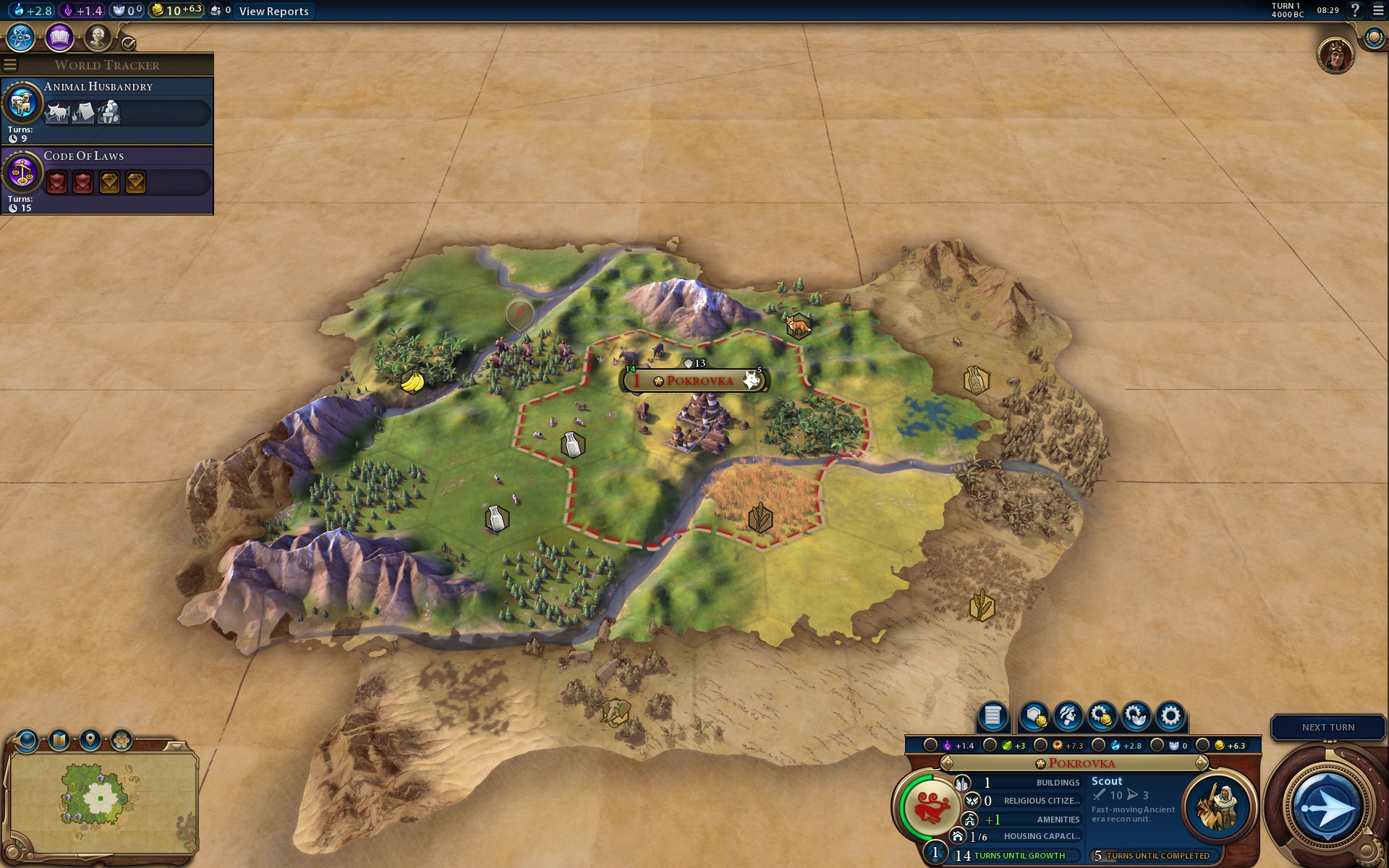
Task: Click the minimap
Action: point(100,799)
